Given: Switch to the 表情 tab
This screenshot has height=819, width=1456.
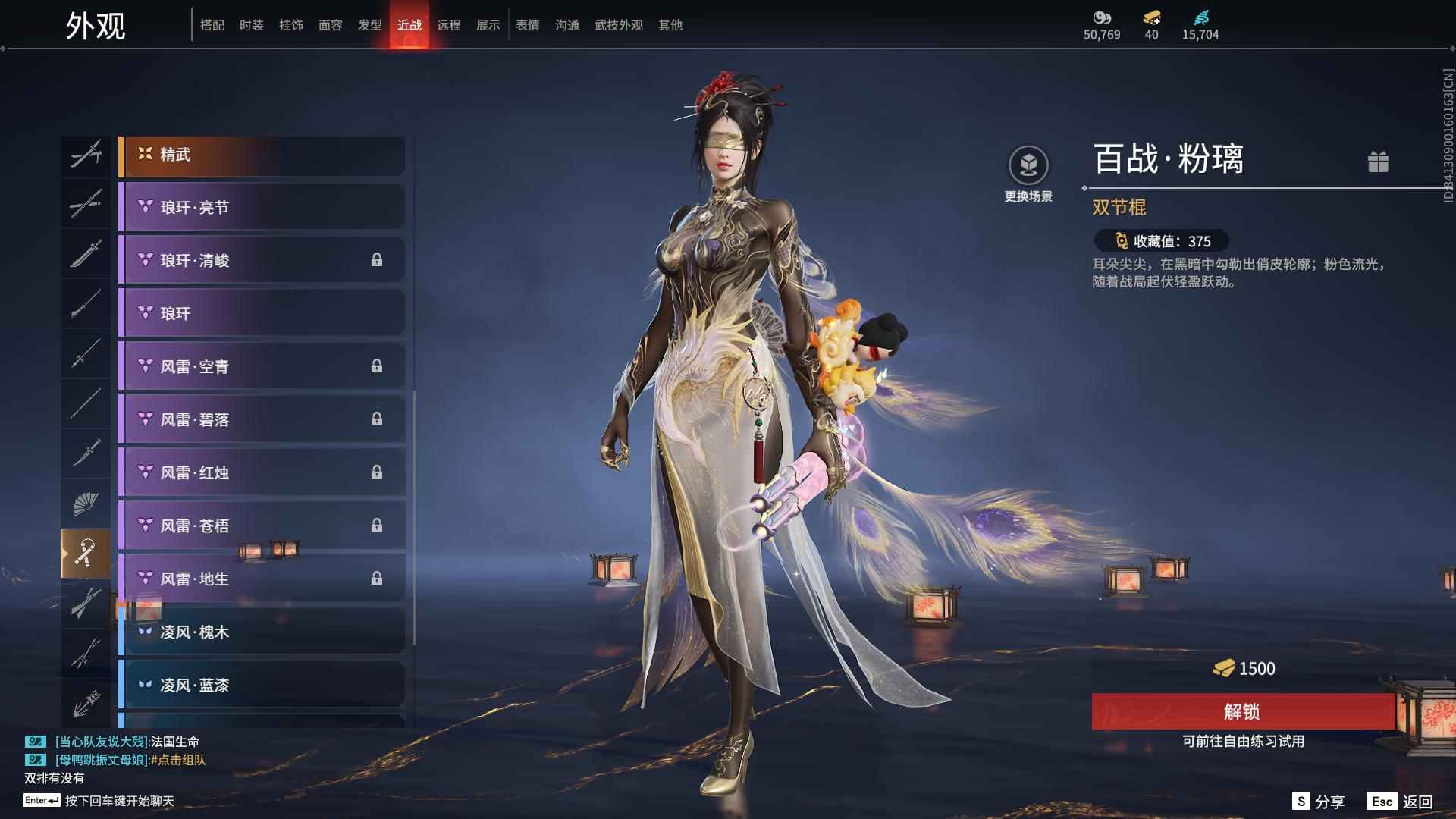Looking at the screenshot, I should pyautogui.click(x=526, y=25).
